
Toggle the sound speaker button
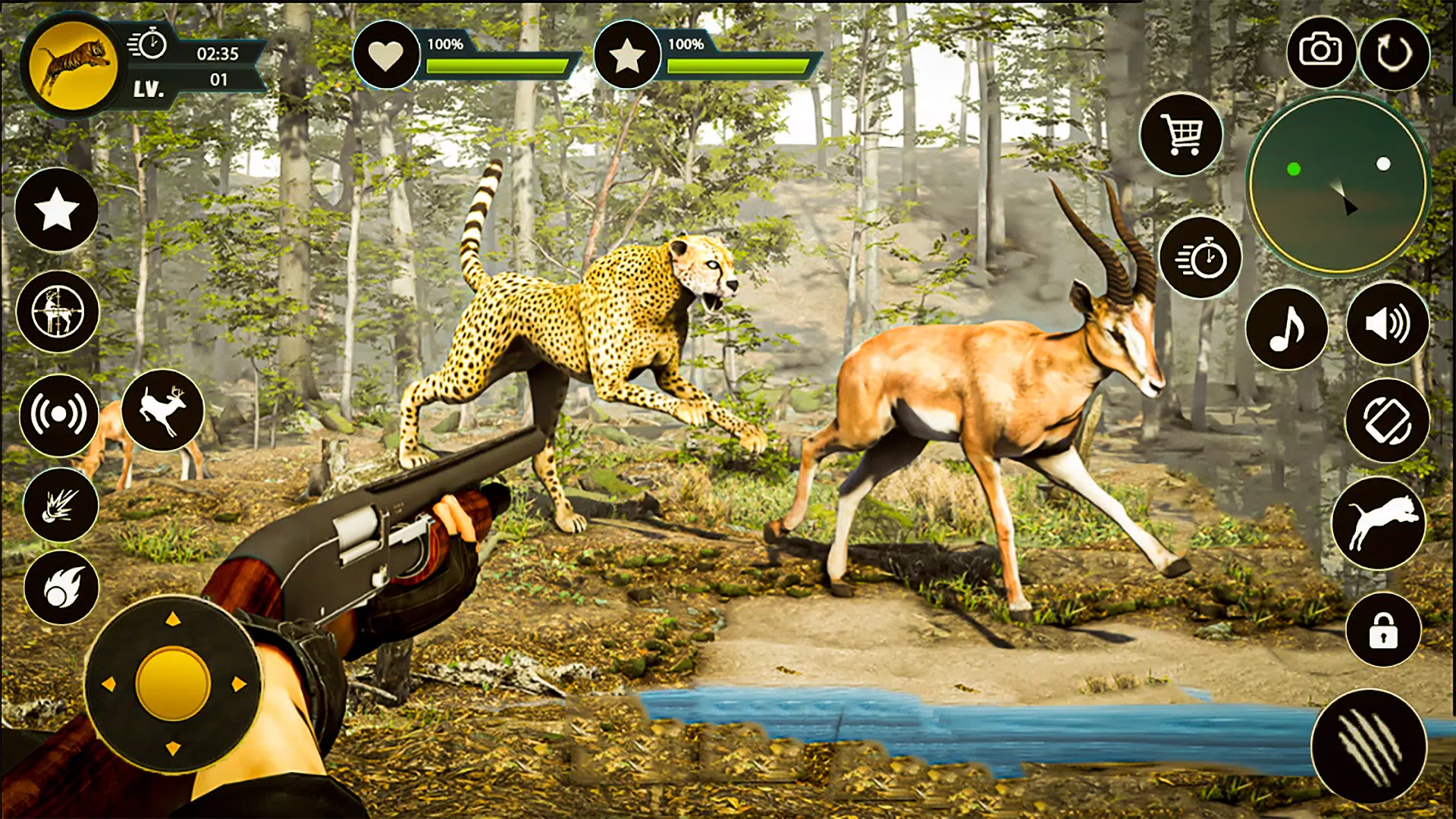click(1387, 324)
